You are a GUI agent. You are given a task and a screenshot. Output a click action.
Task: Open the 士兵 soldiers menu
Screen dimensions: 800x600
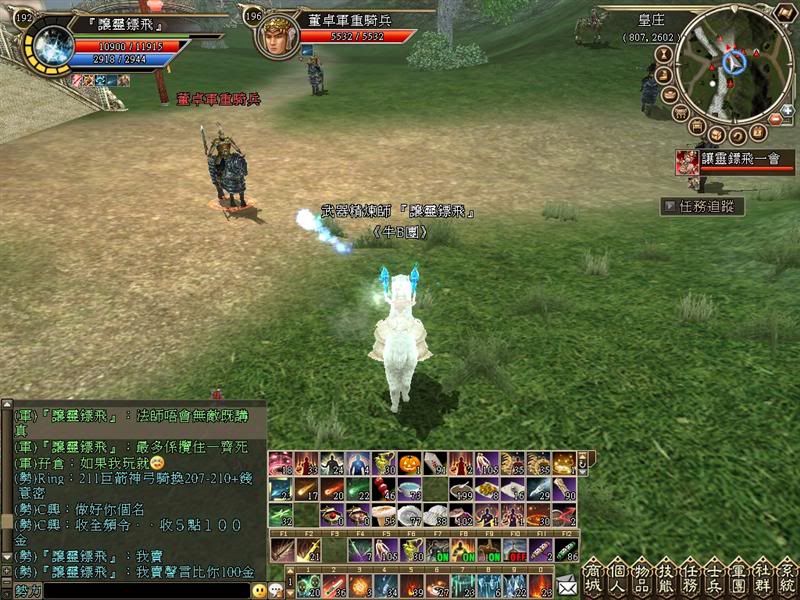(714, 577)
